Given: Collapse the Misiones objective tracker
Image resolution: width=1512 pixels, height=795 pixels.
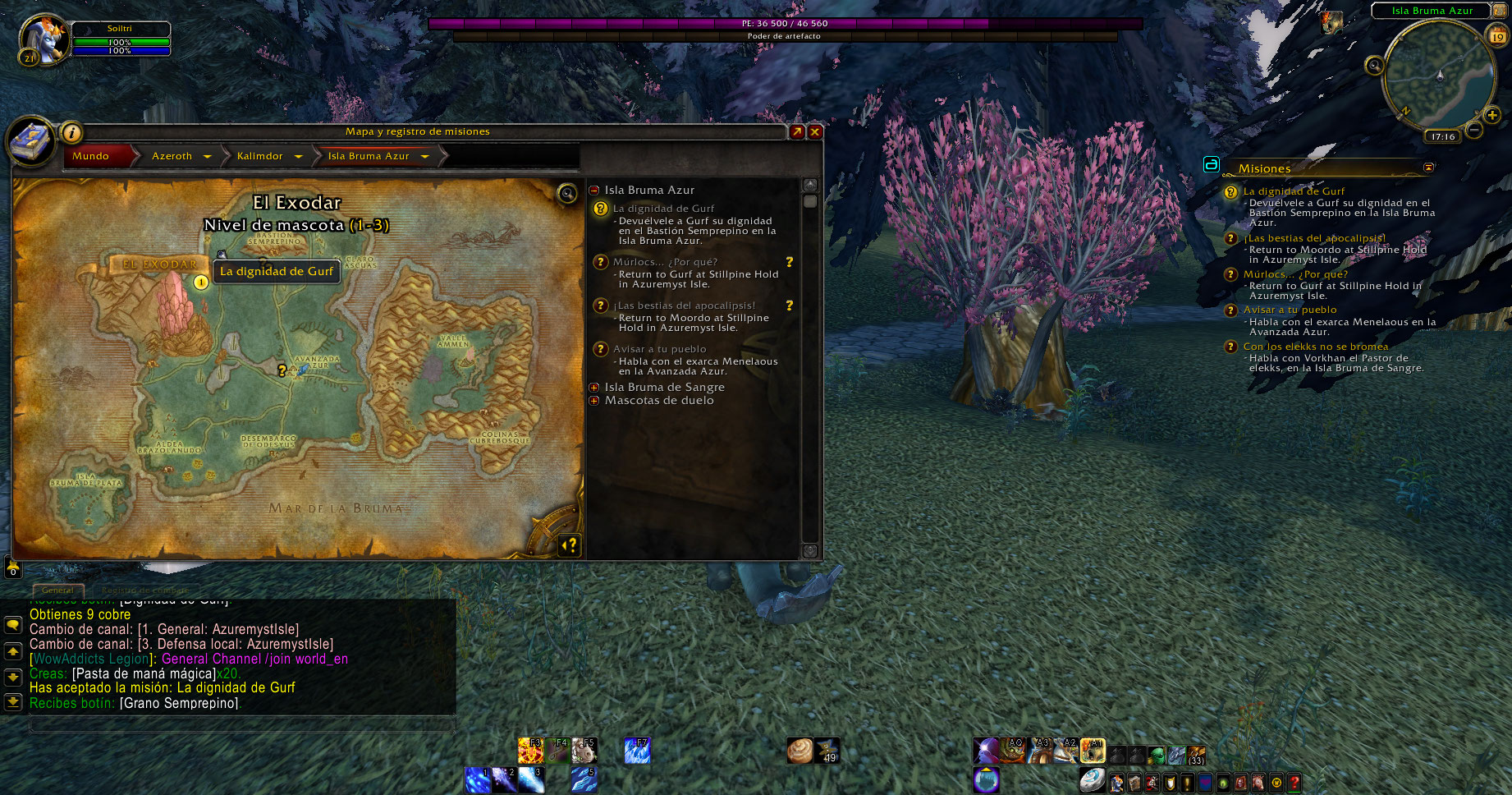Looking at the screenshot, I should tap(1428, 168).
